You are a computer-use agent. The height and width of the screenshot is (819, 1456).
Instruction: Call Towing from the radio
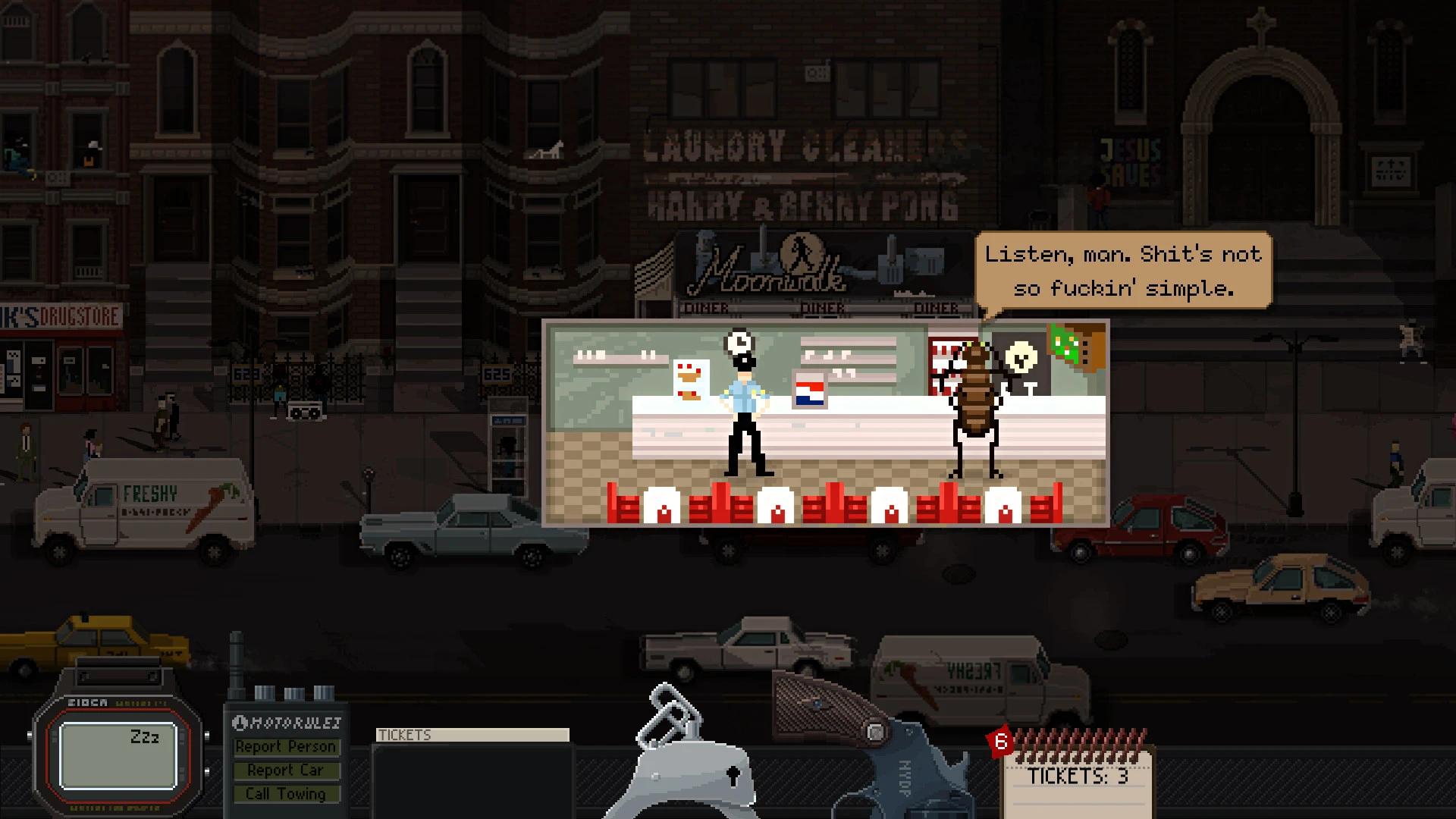pyautogui.click(x=285, y=794)
